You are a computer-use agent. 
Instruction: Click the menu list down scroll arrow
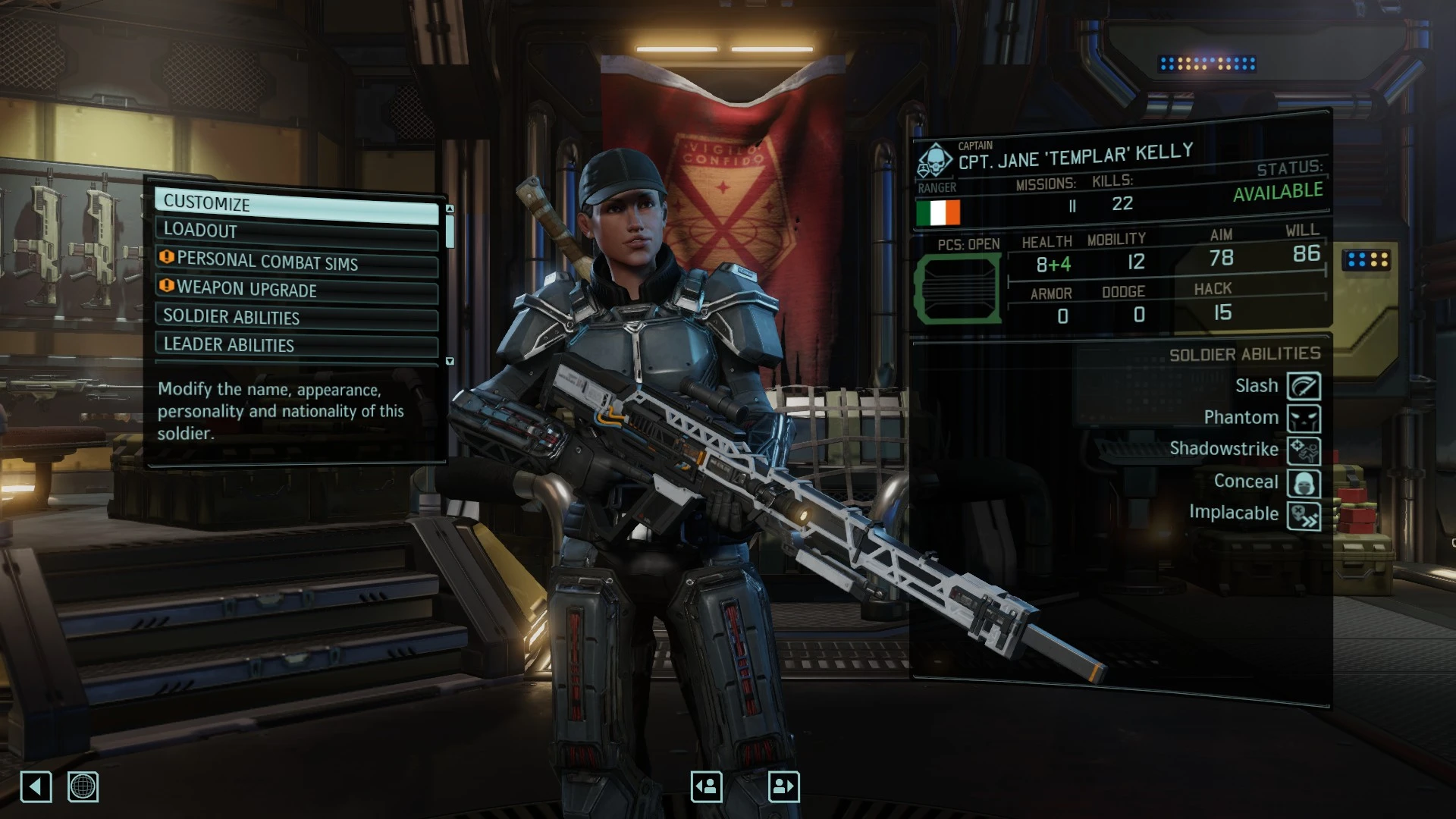(x=450, y=361)
